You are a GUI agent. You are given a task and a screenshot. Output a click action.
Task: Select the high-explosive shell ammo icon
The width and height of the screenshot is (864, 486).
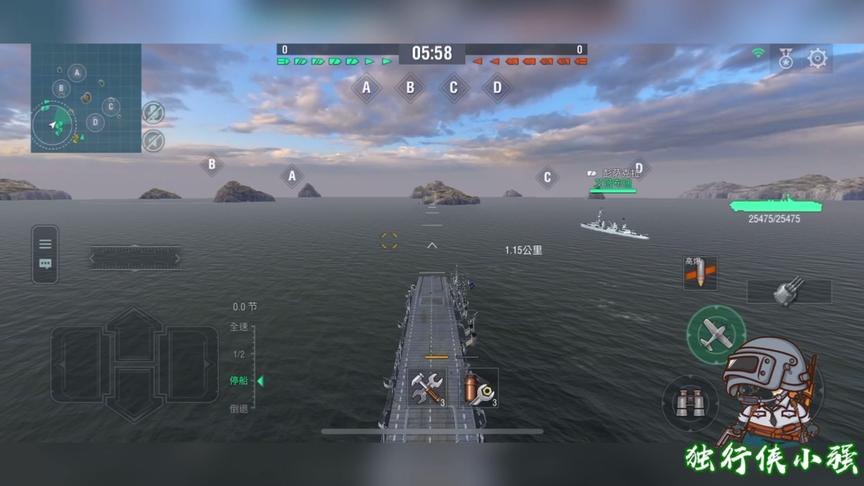pyautogui.click(x=700, y=273)
